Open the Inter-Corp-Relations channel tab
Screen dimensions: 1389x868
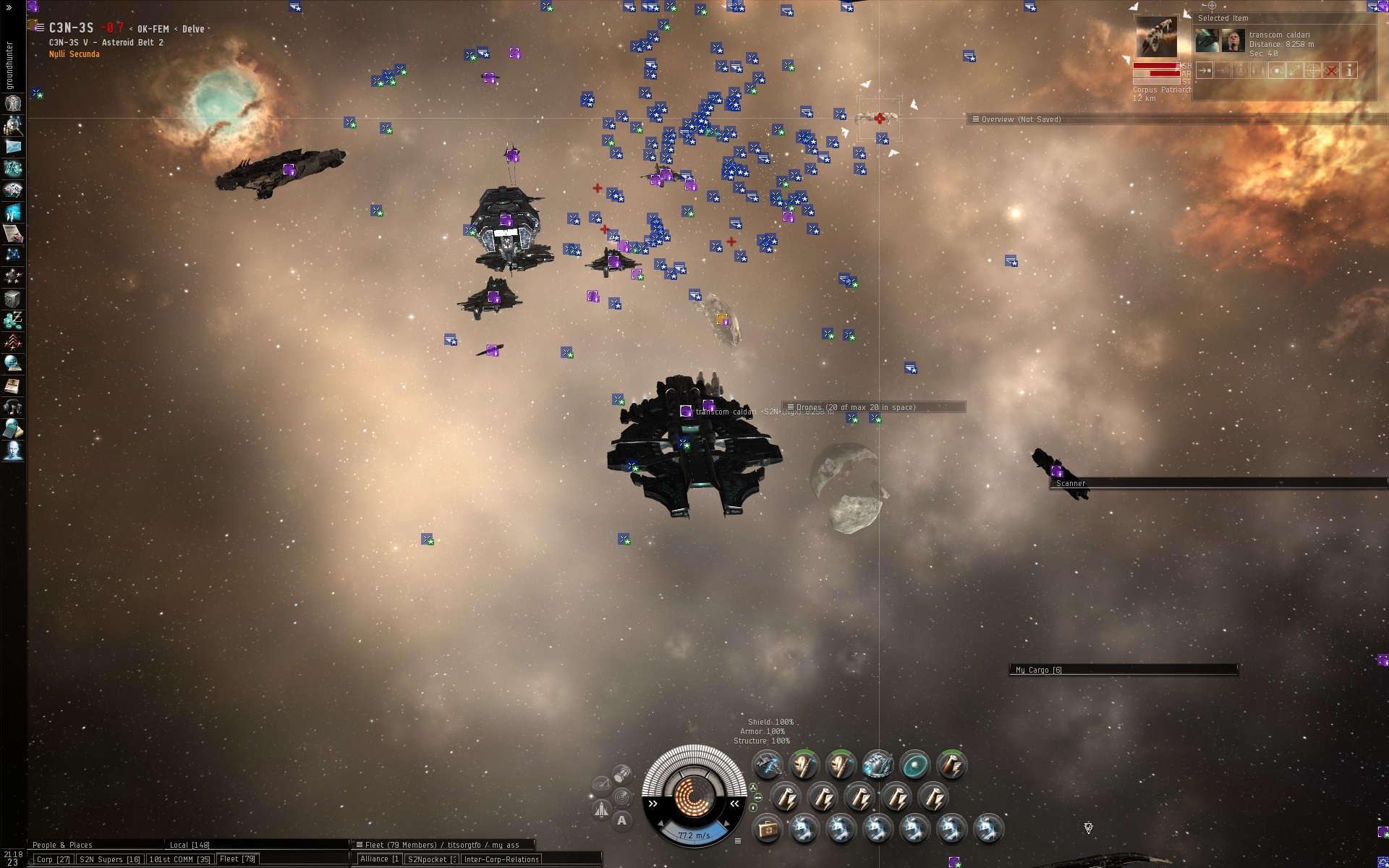point(501,859)
